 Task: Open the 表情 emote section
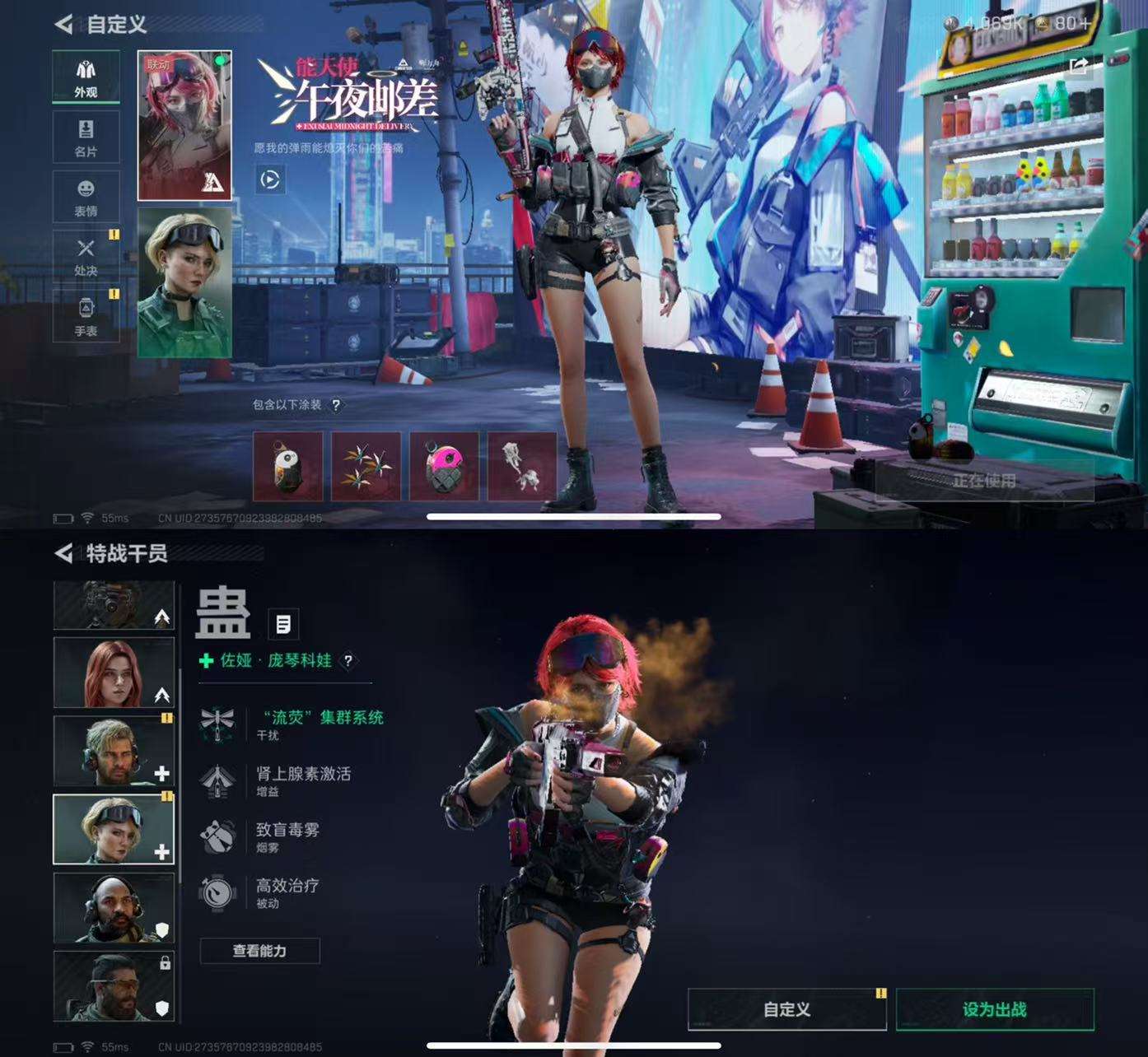[86, 196]
